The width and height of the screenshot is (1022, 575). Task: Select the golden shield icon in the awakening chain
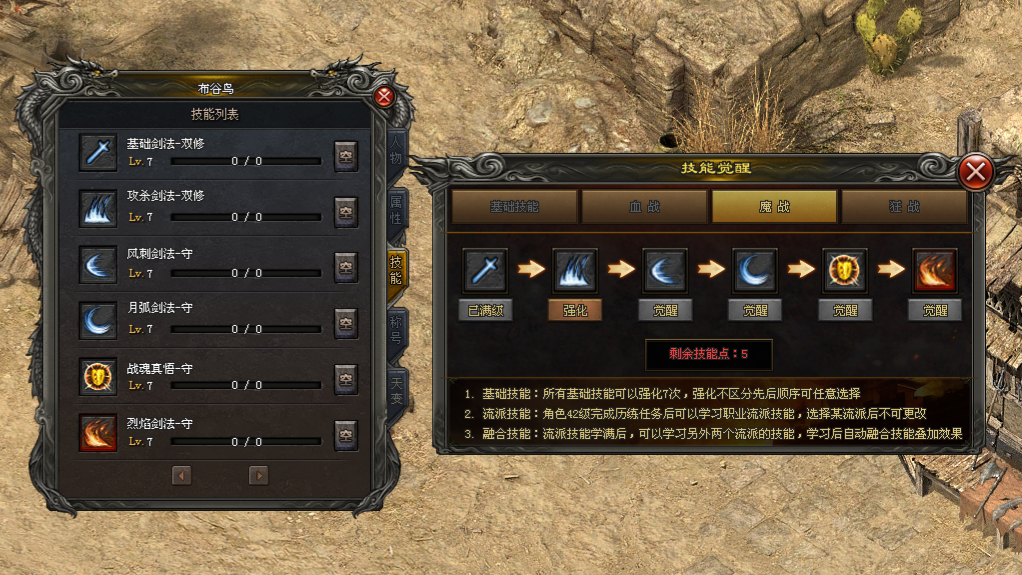click(x=845, y=270)
